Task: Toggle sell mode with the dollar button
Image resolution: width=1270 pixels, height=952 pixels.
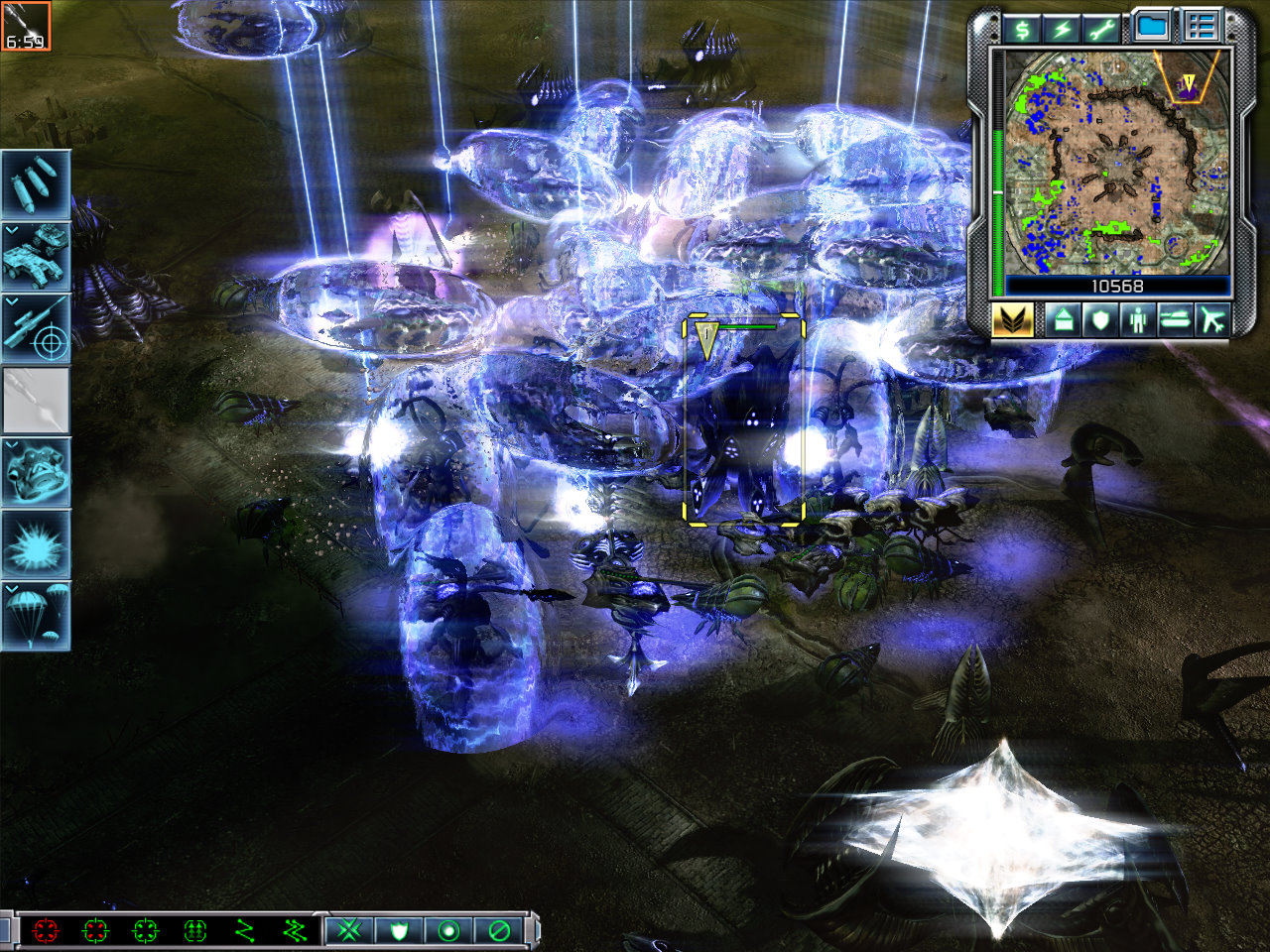Action: click(1022, 29)
